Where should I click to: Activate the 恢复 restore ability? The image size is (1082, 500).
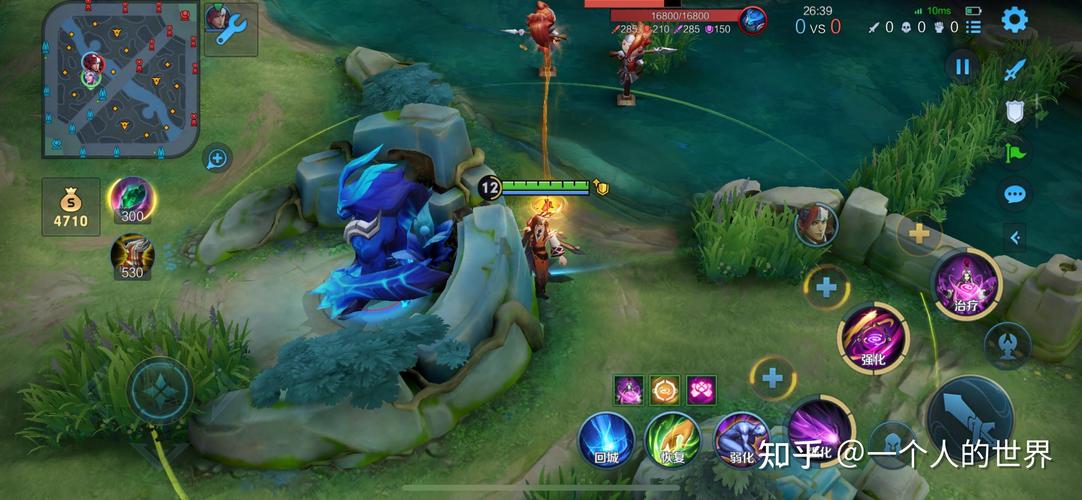click(x=672, y=438)
